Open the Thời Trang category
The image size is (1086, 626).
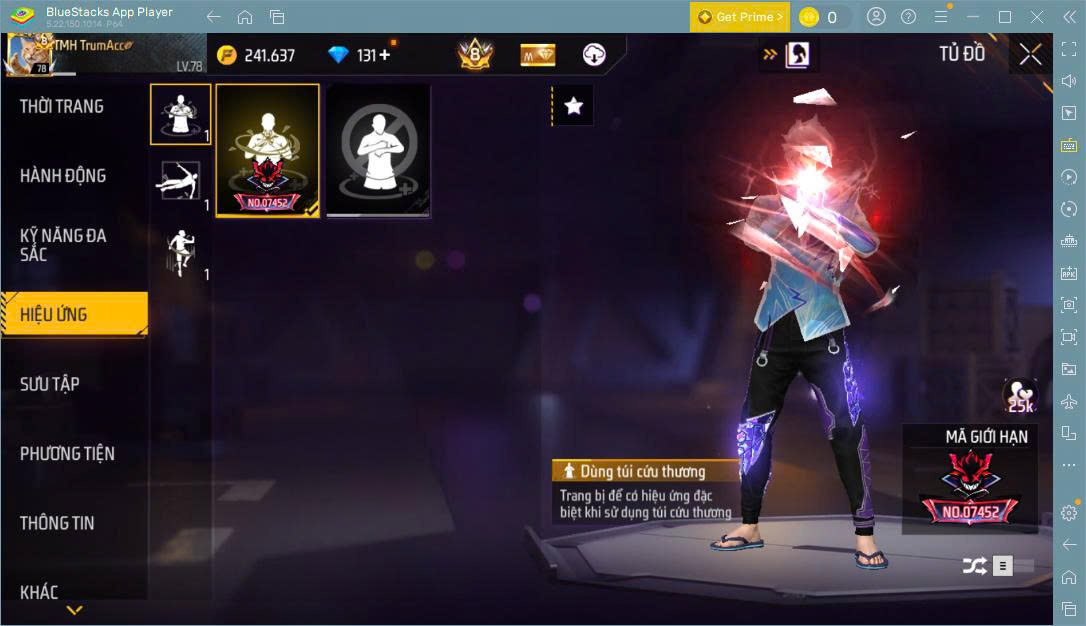[62, 107]
